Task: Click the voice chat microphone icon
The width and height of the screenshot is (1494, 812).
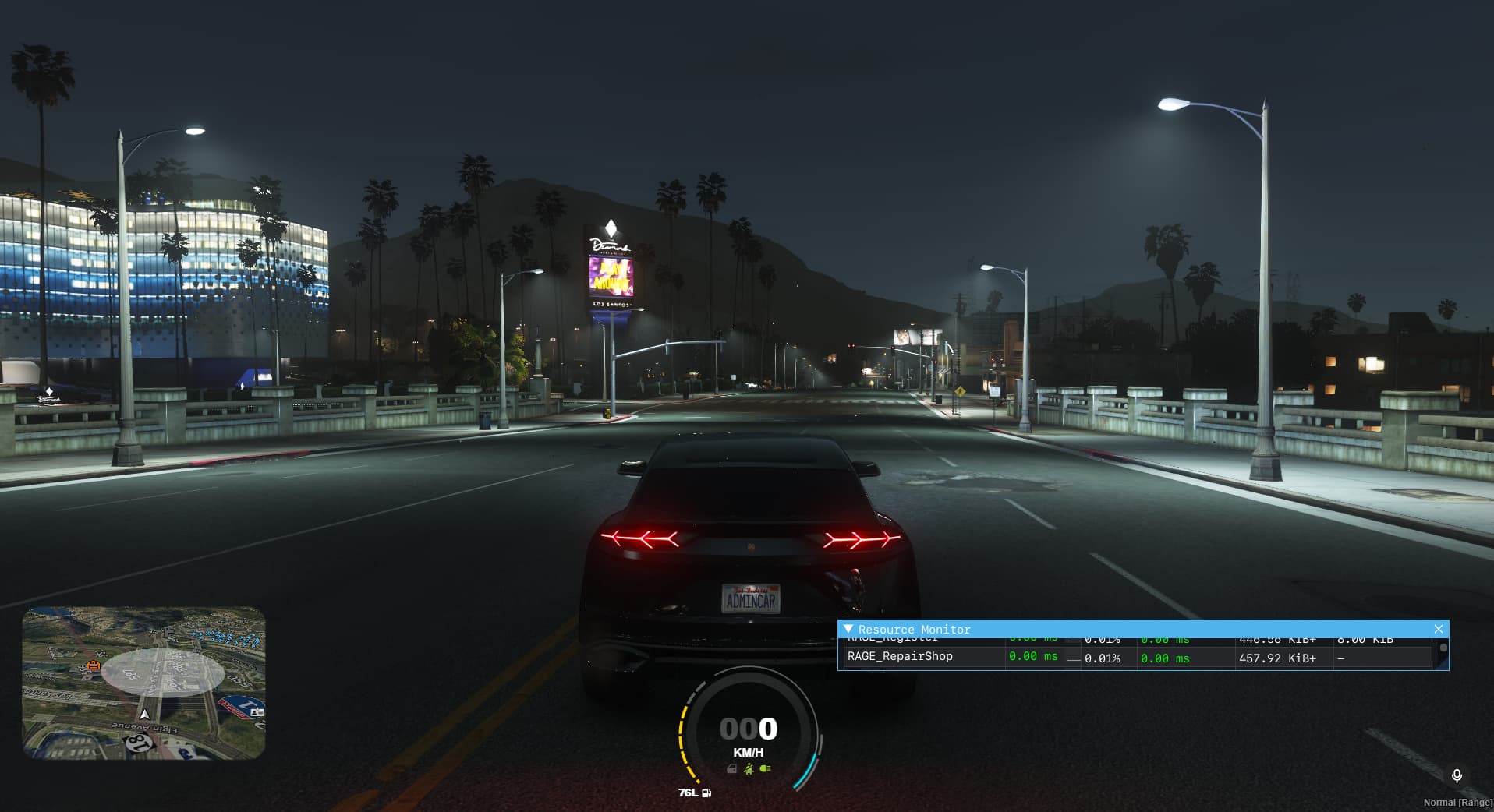Action: (1456, 775)
